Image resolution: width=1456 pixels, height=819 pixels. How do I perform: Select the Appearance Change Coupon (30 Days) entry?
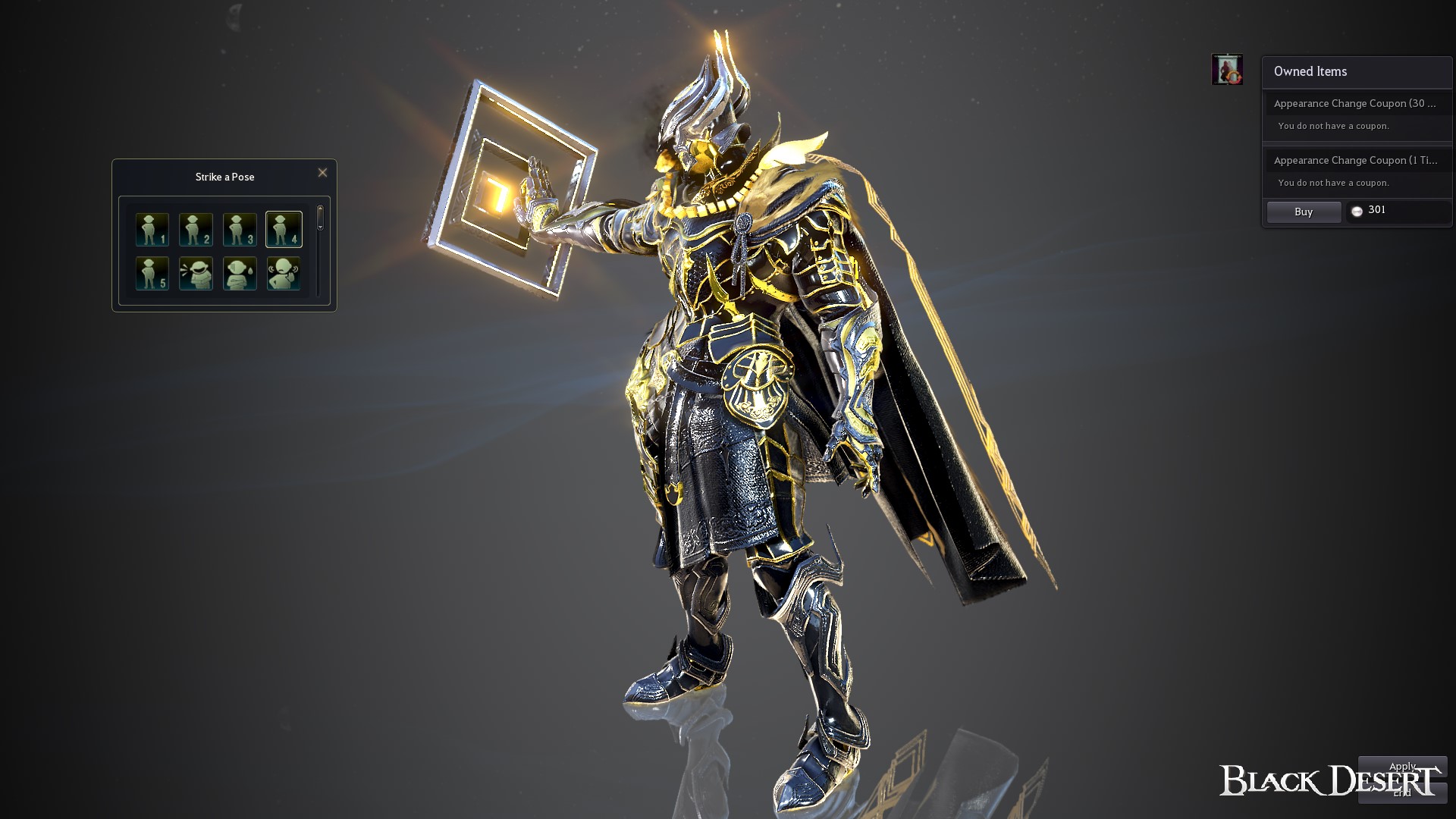(x=1357, y=104)
